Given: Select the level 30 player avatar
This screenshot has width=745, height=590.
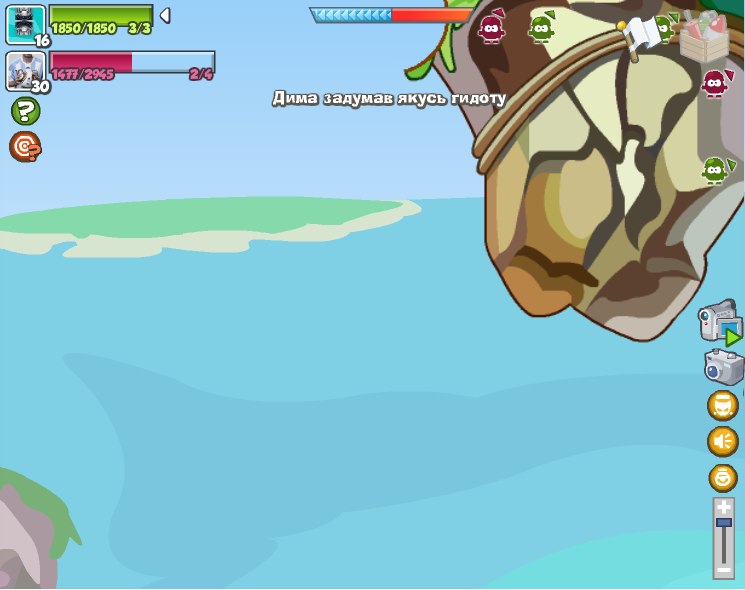Looking at the screenshot, I should 25,70.
